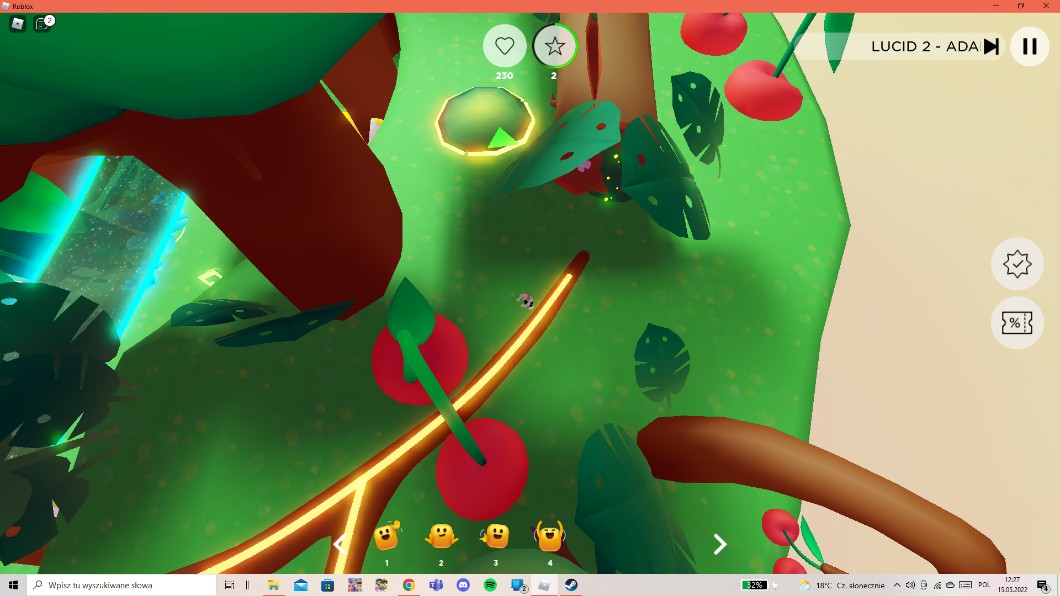Open the starburst checkmark badge menu

click(1017, 264)
